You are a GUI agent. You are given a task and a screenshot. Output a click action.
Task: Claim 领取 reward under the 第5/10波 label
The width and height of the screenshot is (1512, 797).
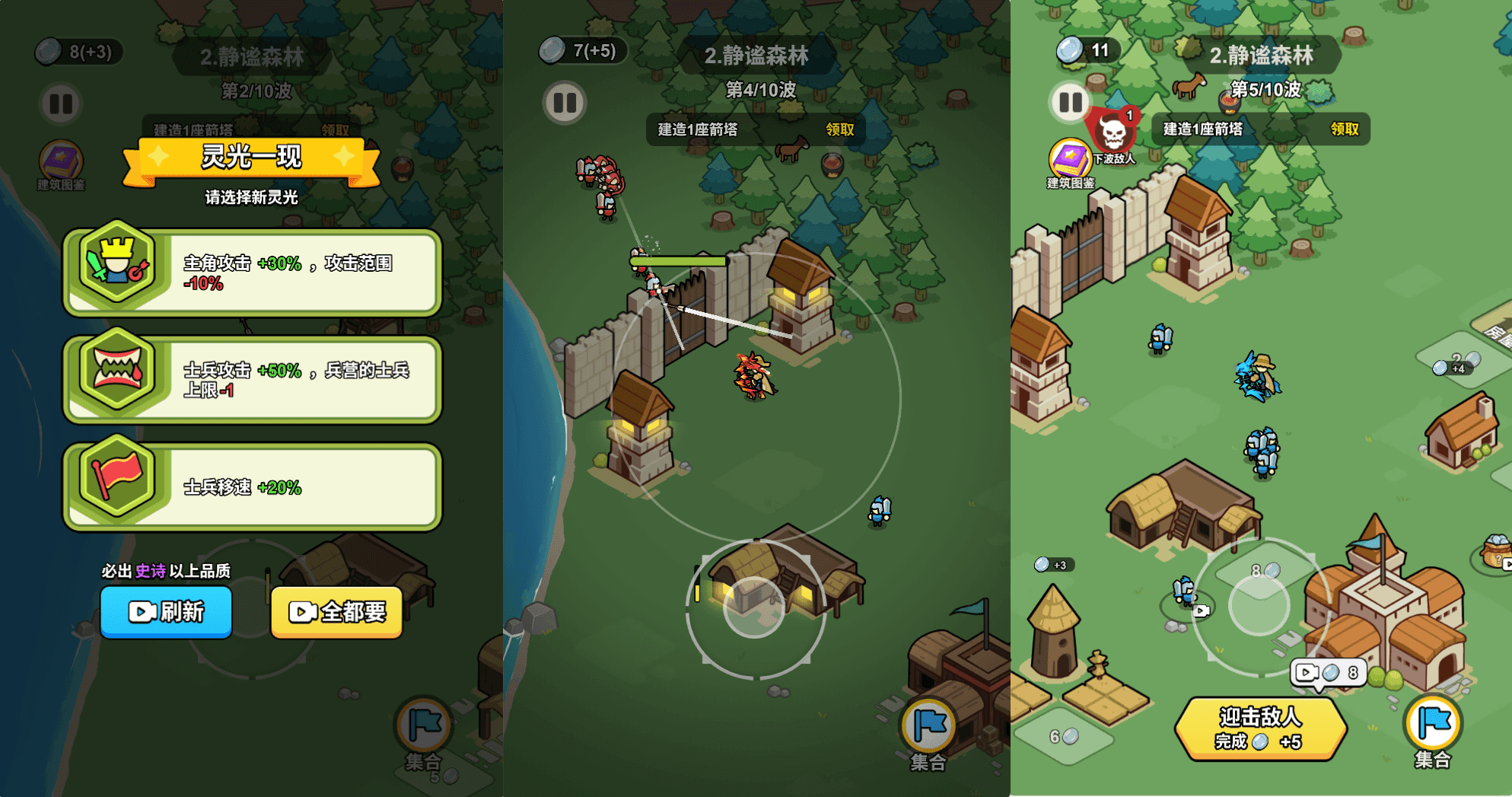(x=1344, y=129)
